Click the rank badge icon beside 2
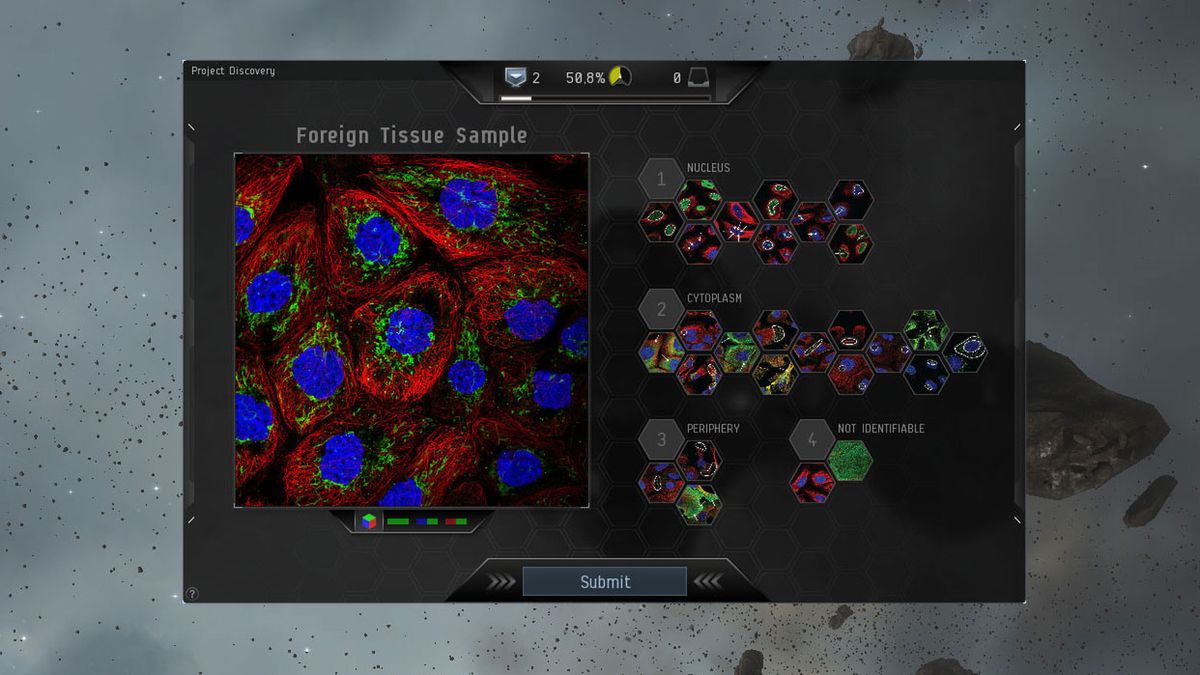 coord(515,77)
